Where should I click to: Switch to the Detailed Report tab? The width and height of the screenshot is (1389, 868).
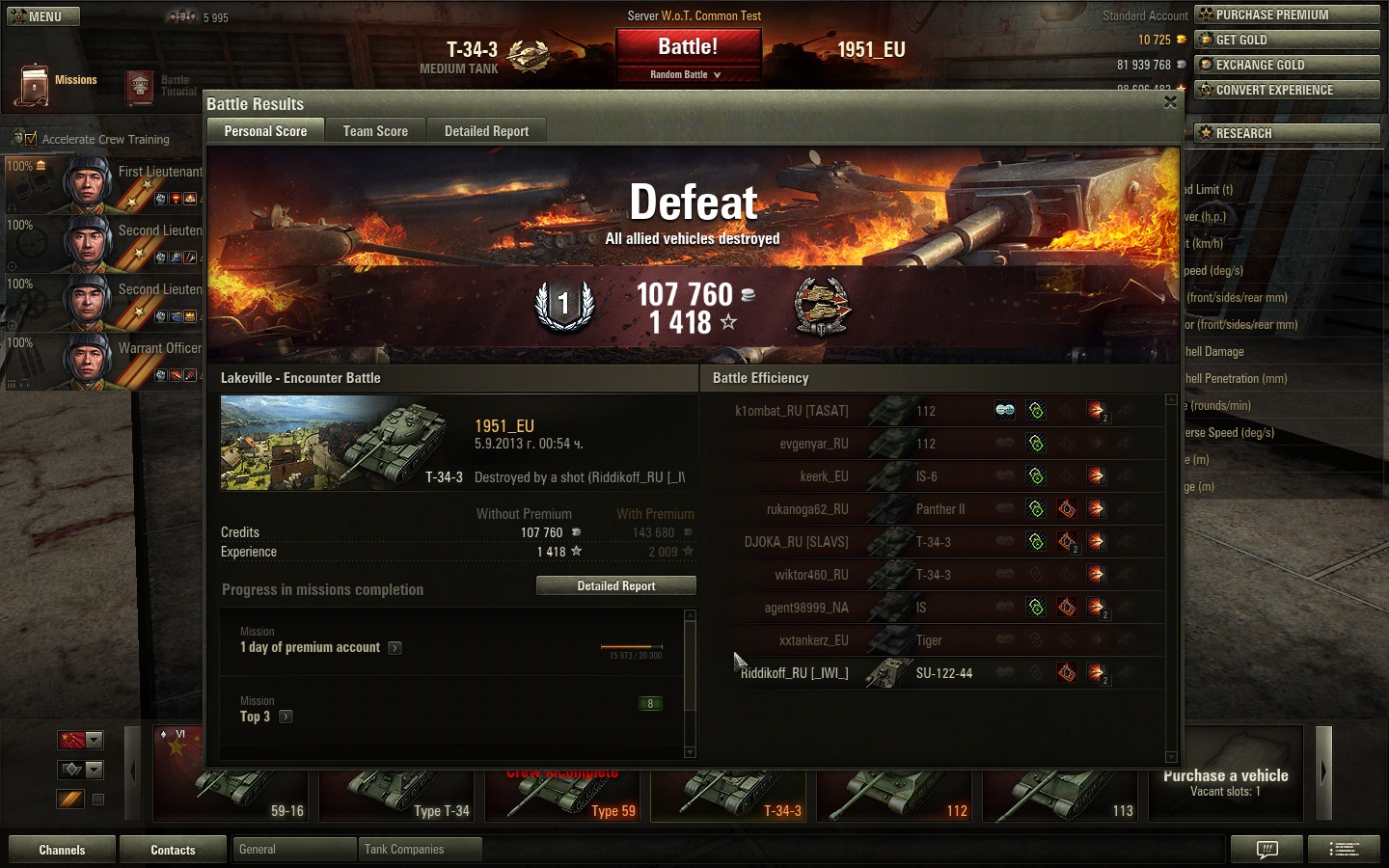pos(486,131)
